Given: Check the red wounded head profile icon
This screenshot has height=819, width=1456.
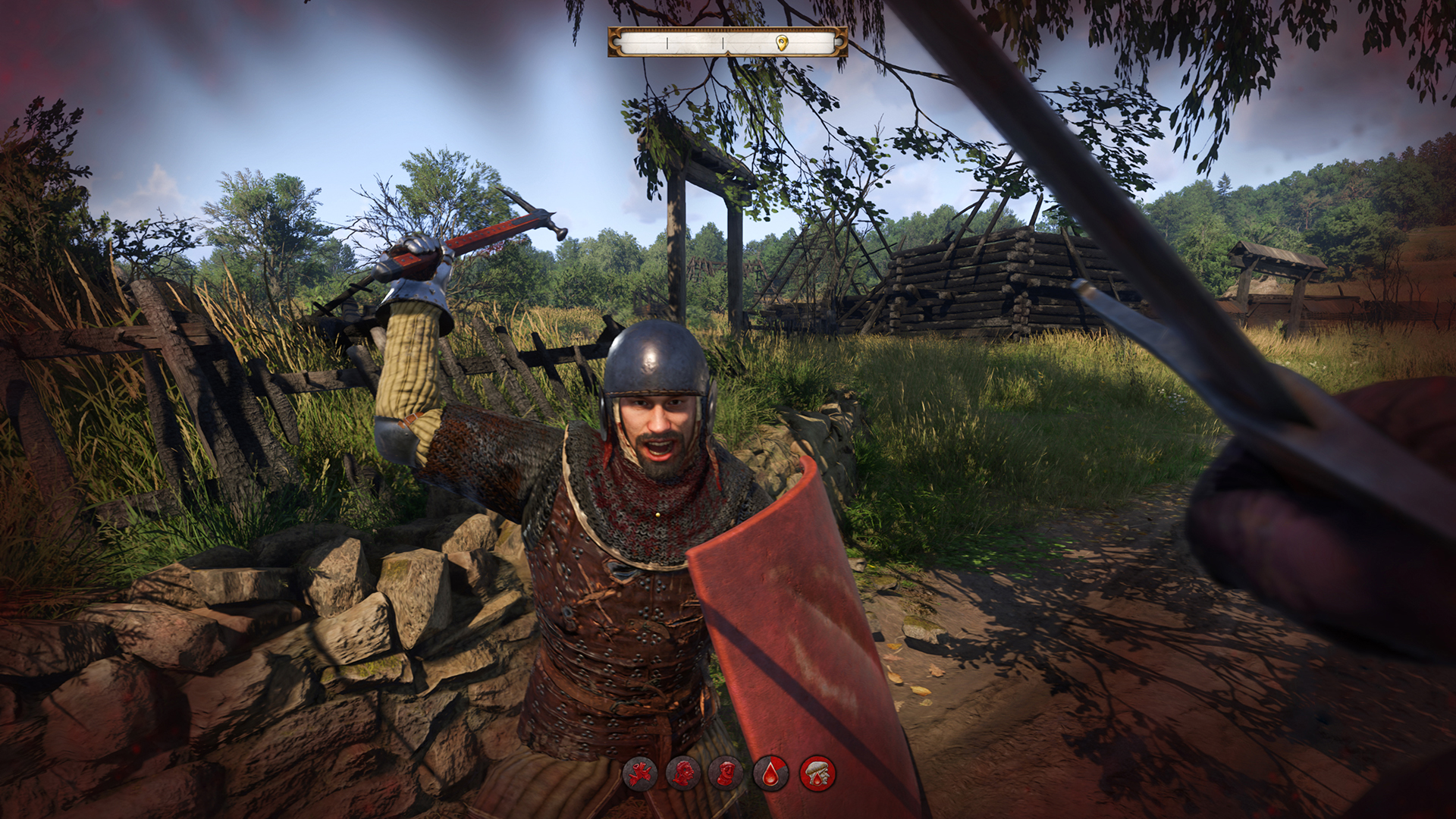Looking at the screenshot, I should point(683,774).
